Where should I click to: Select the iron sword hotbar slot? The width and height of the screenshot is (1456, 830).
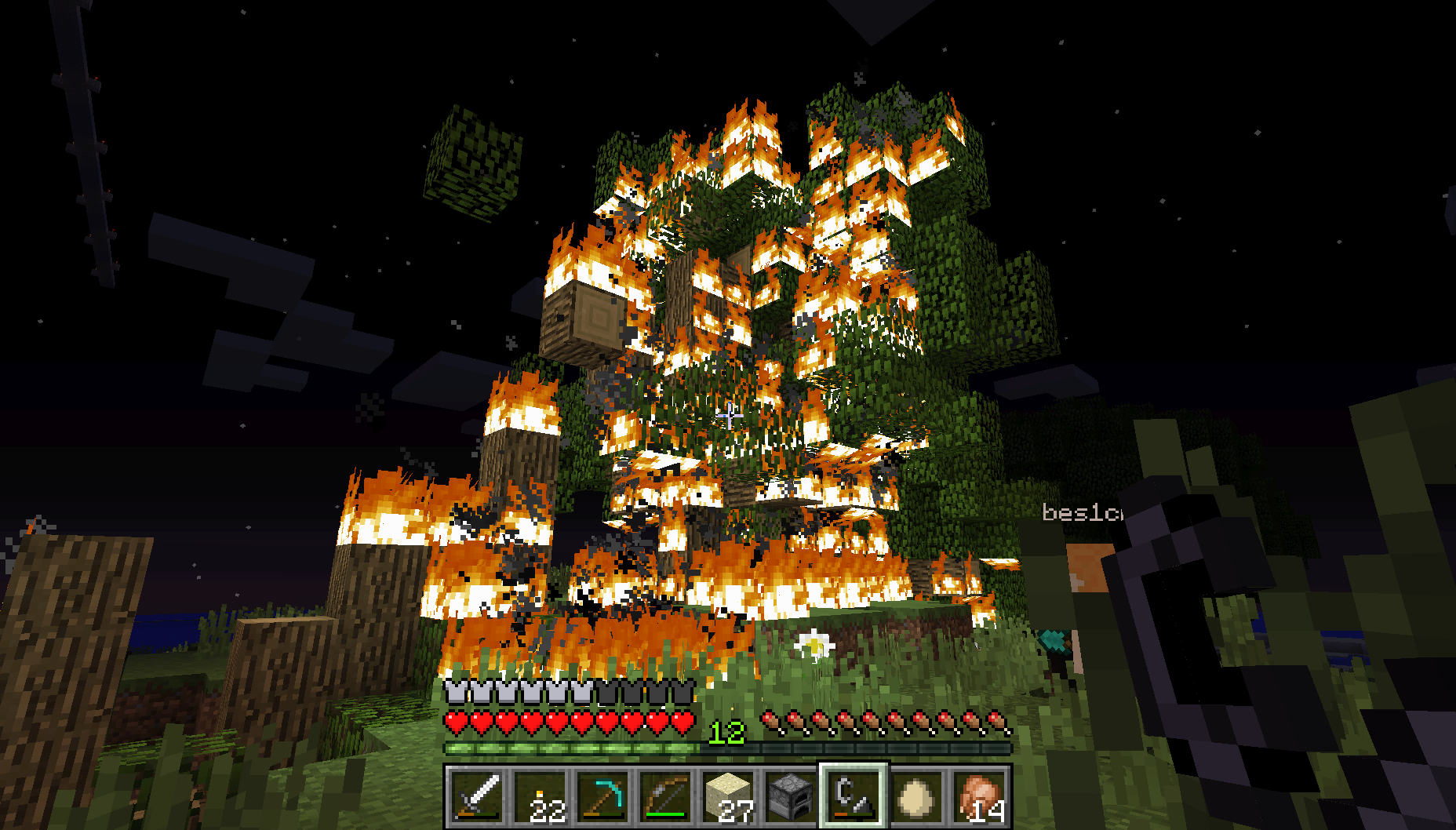coord(477,796)
